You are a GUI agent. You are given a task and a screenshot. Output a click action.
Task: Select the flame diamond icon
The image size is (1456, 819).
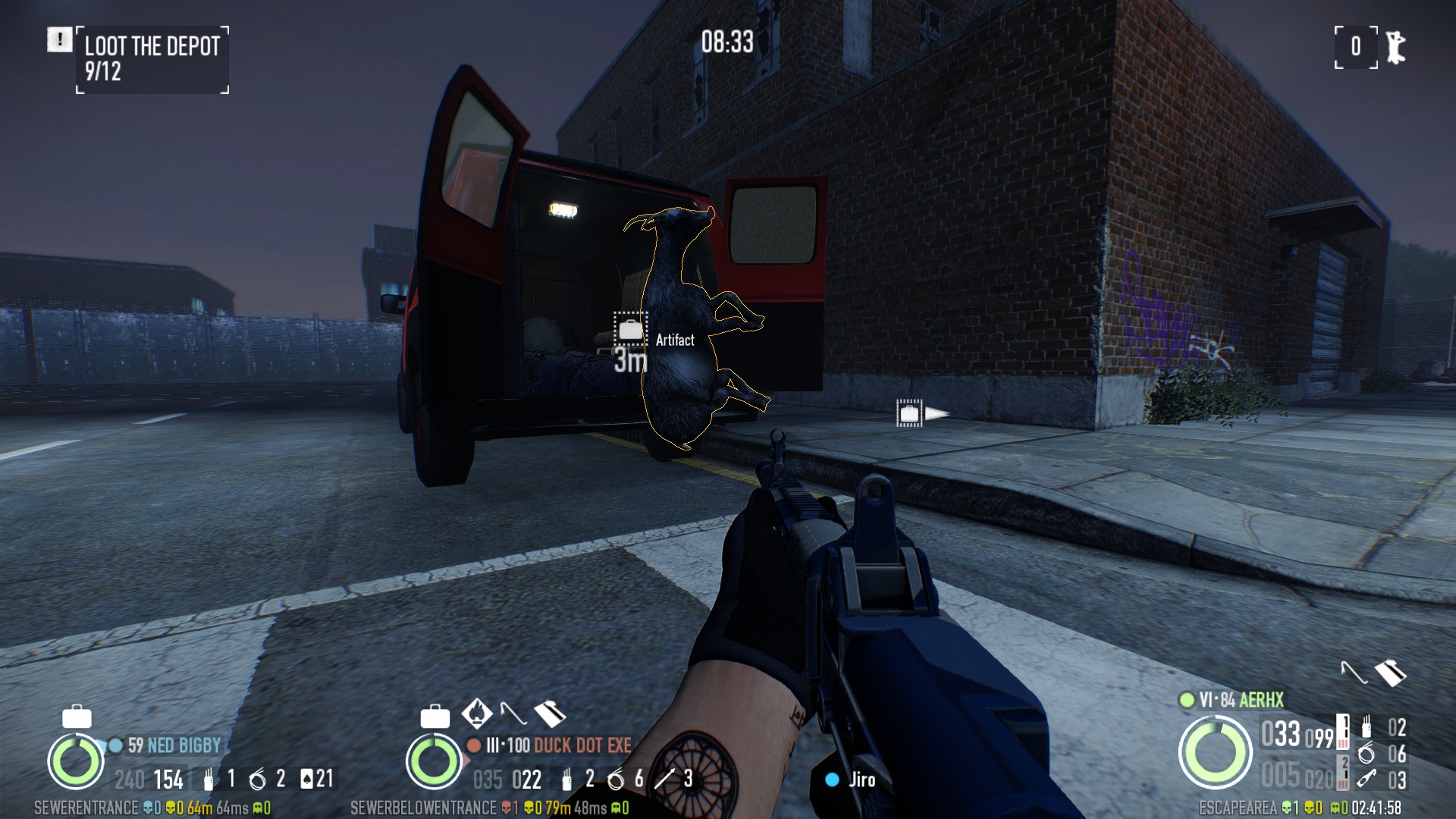coord(477,713)
